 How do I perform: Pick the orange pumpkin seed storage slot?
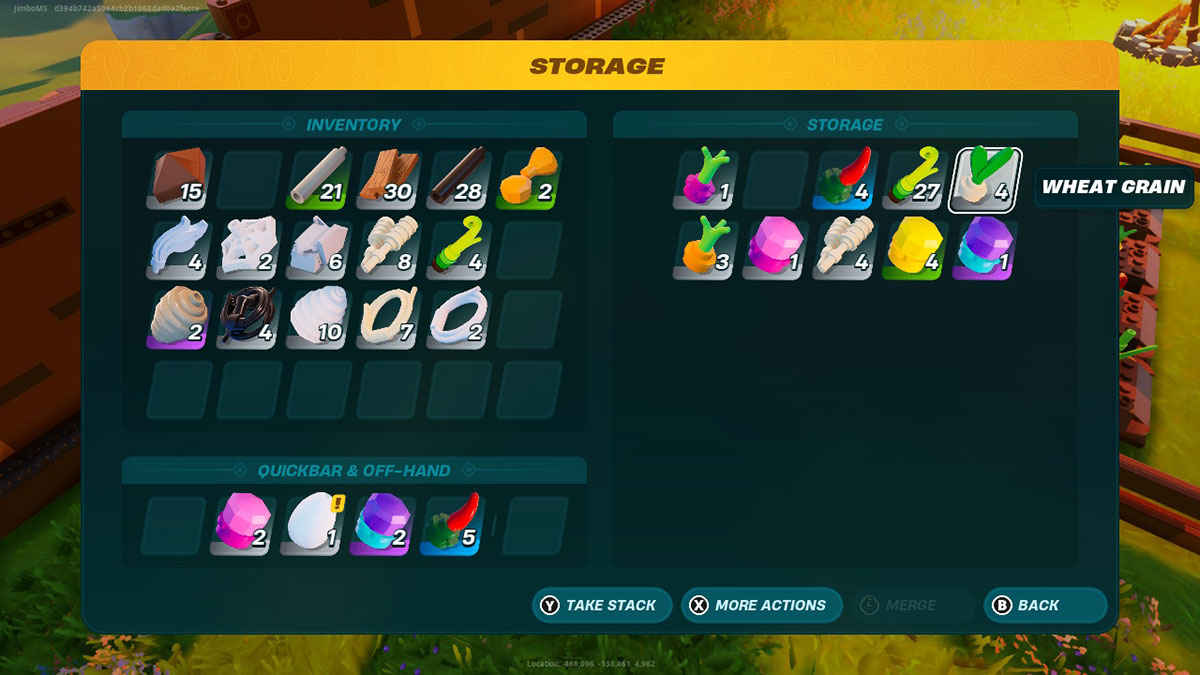[706, 250]
